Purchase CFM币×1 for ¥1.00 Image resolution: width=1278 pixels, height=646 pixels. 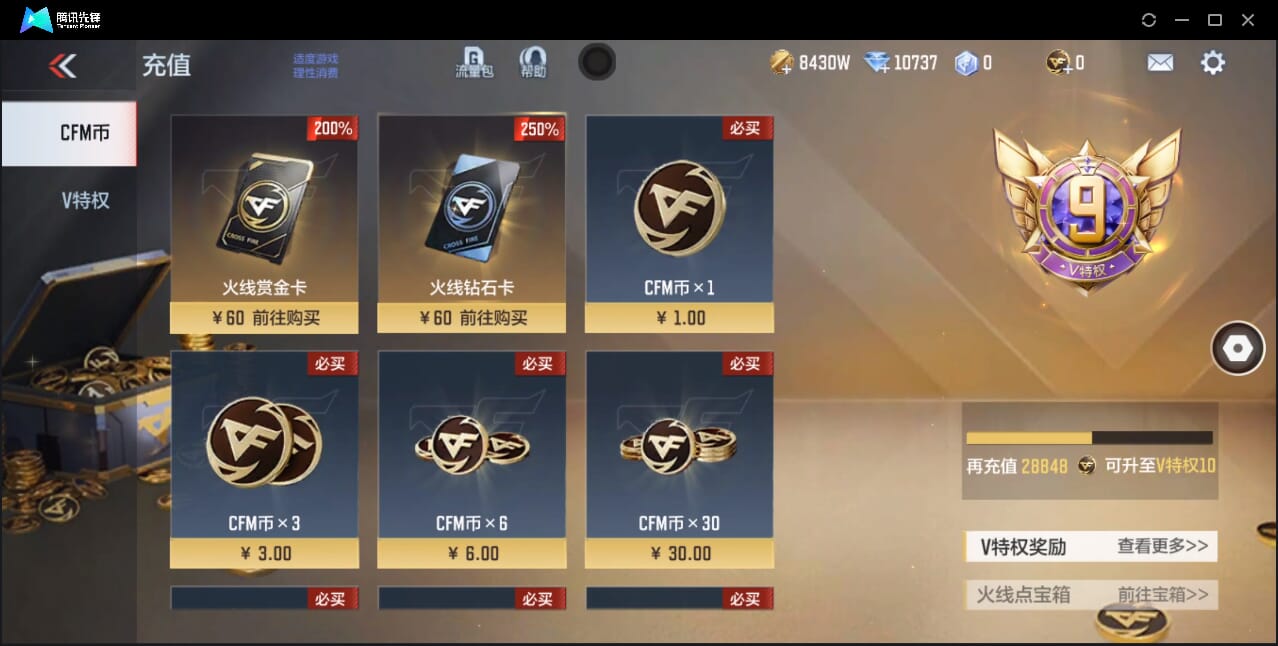[x=679, y=318]
